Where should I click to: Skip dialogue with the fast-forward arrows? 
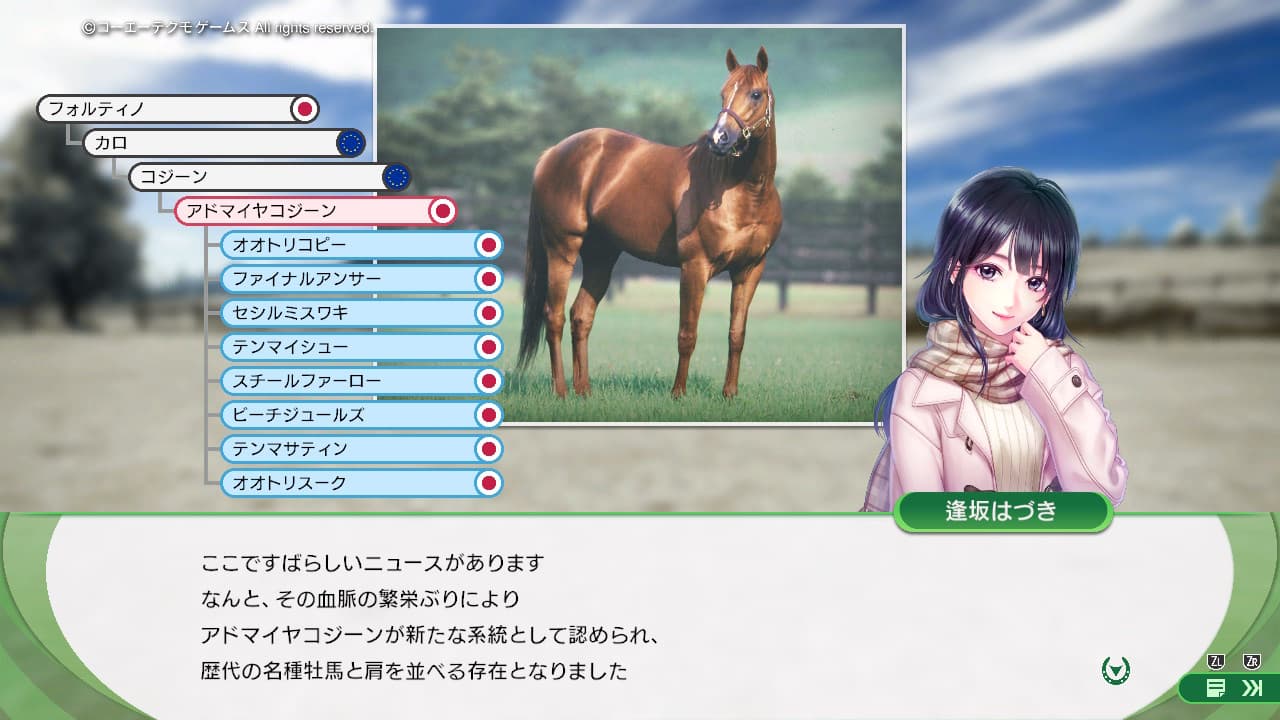tap(1251, 688)
